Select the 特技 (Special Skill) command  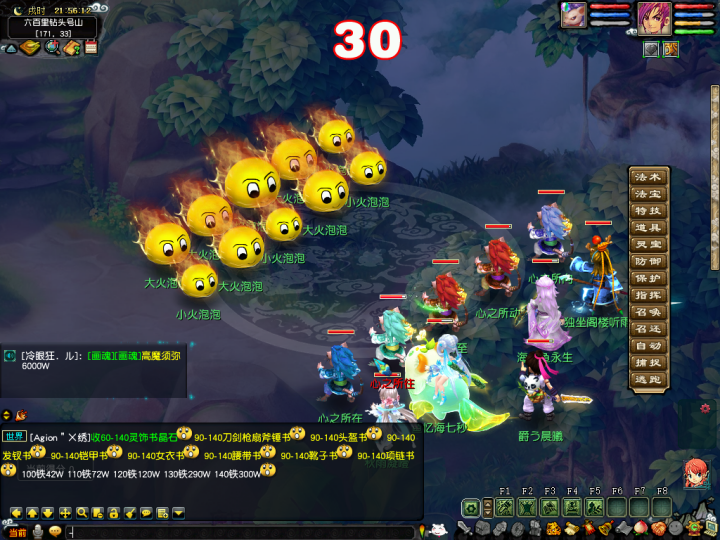tap(648, 211)
